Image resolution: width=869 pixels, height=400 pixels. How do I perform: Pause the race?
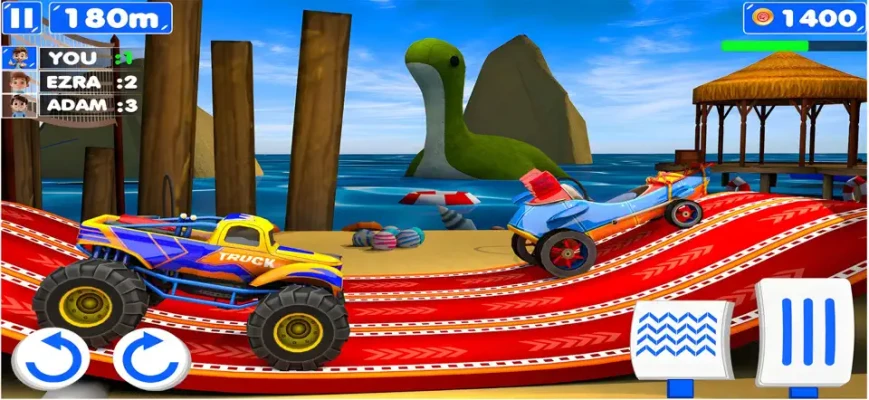[23, 17]
